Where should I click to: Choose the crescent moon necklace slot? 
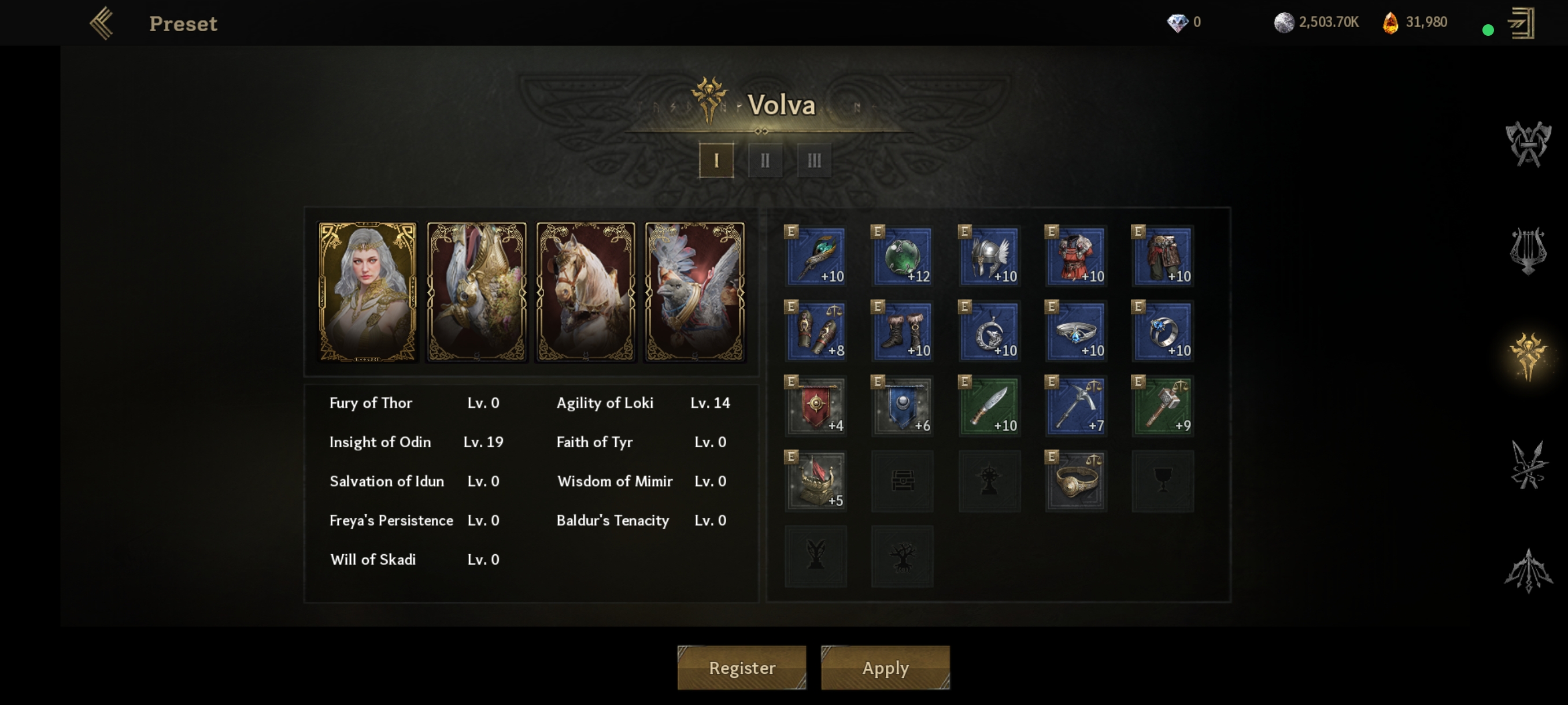click(989, 331)
